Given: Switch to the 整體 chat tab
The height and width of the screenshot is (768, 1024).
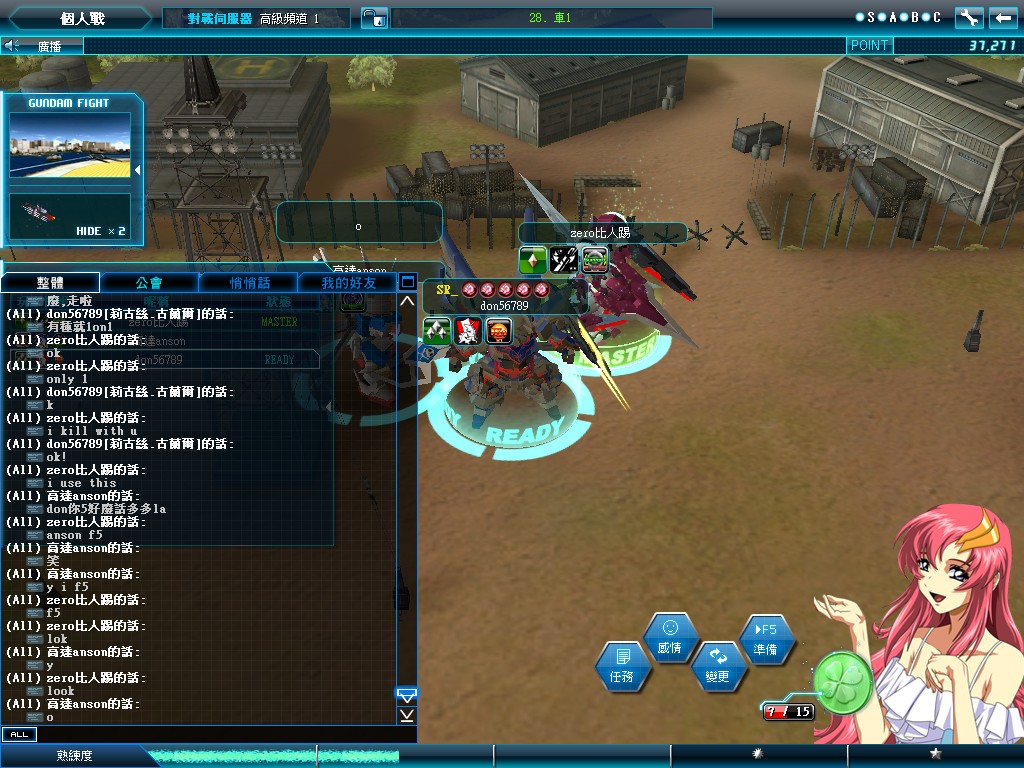Looking at the screenshot, I should (50, 283).
